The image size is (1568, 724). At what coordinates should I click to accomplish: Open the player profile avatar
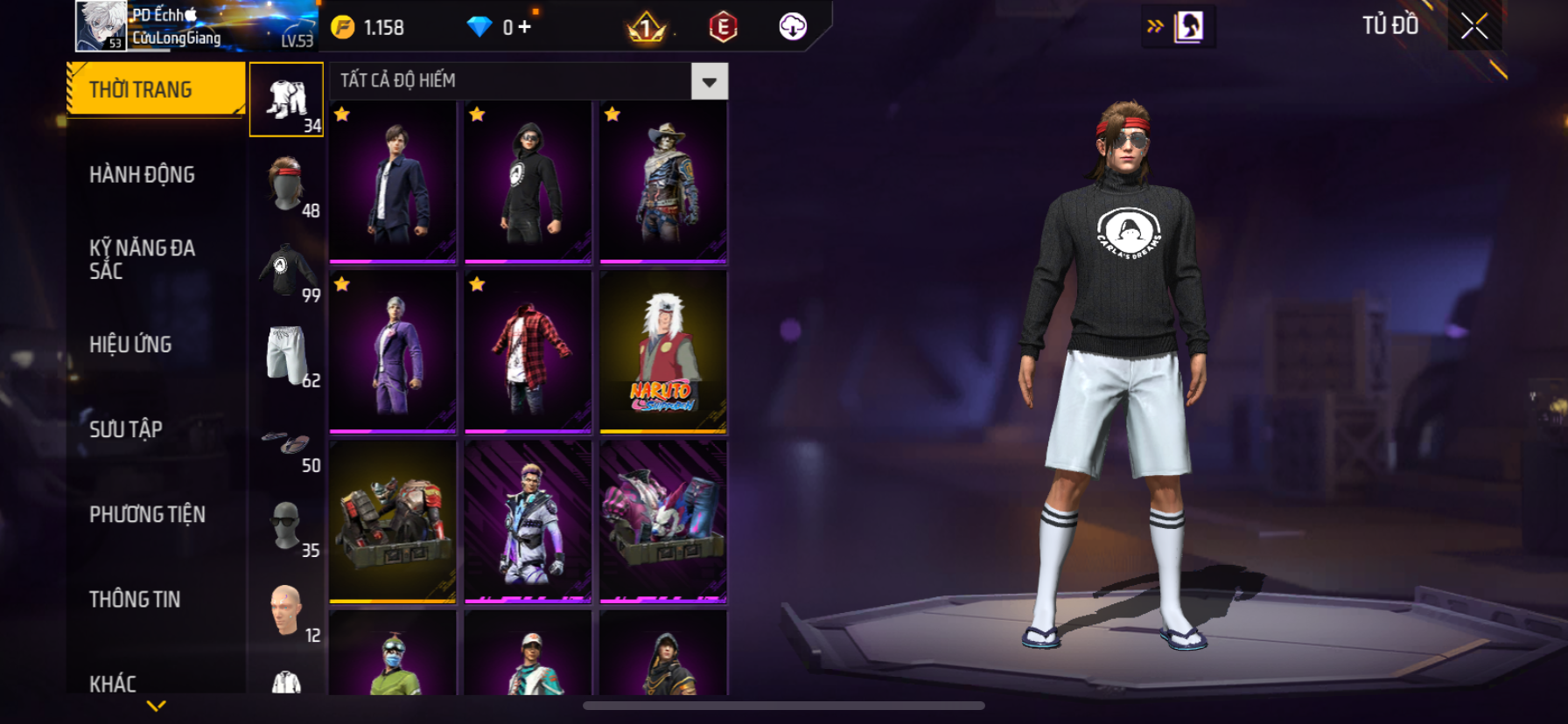pyautogui.click(x=101, y=25)
